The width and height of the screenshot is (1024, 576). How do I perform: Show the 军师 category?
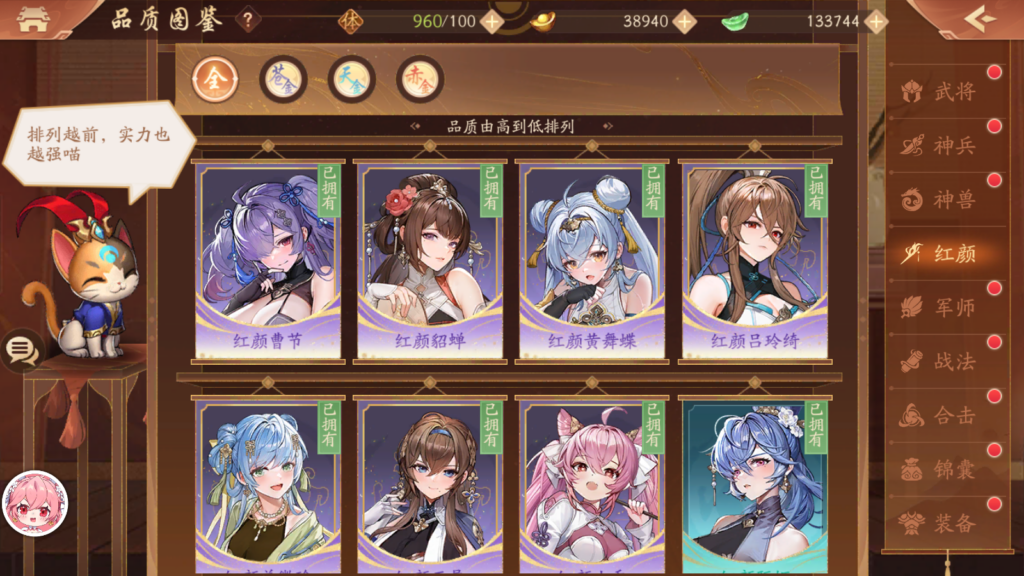tap(942, 308)
